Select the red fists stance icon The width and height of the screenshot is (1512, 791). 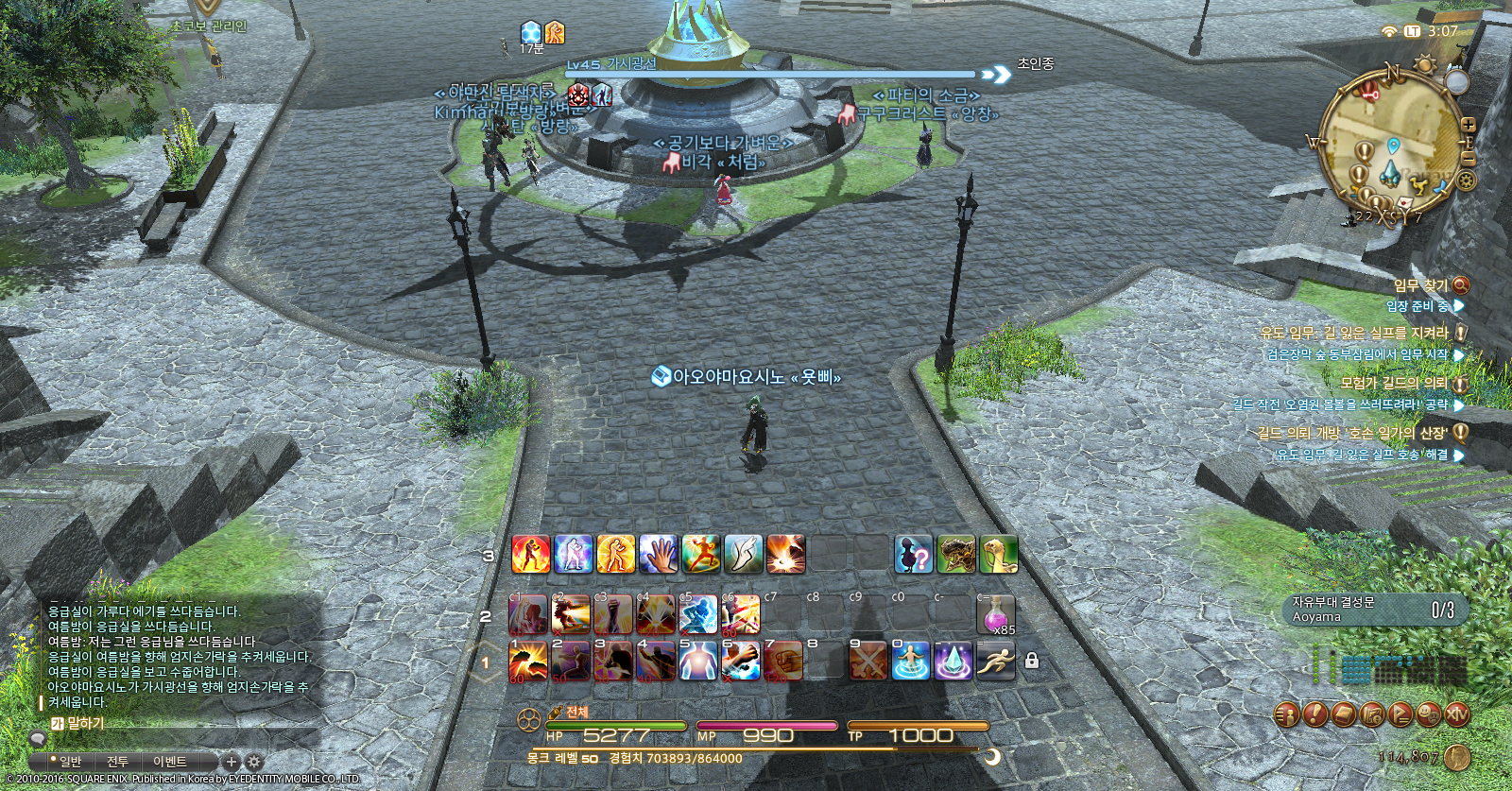[x=530, y=555]
